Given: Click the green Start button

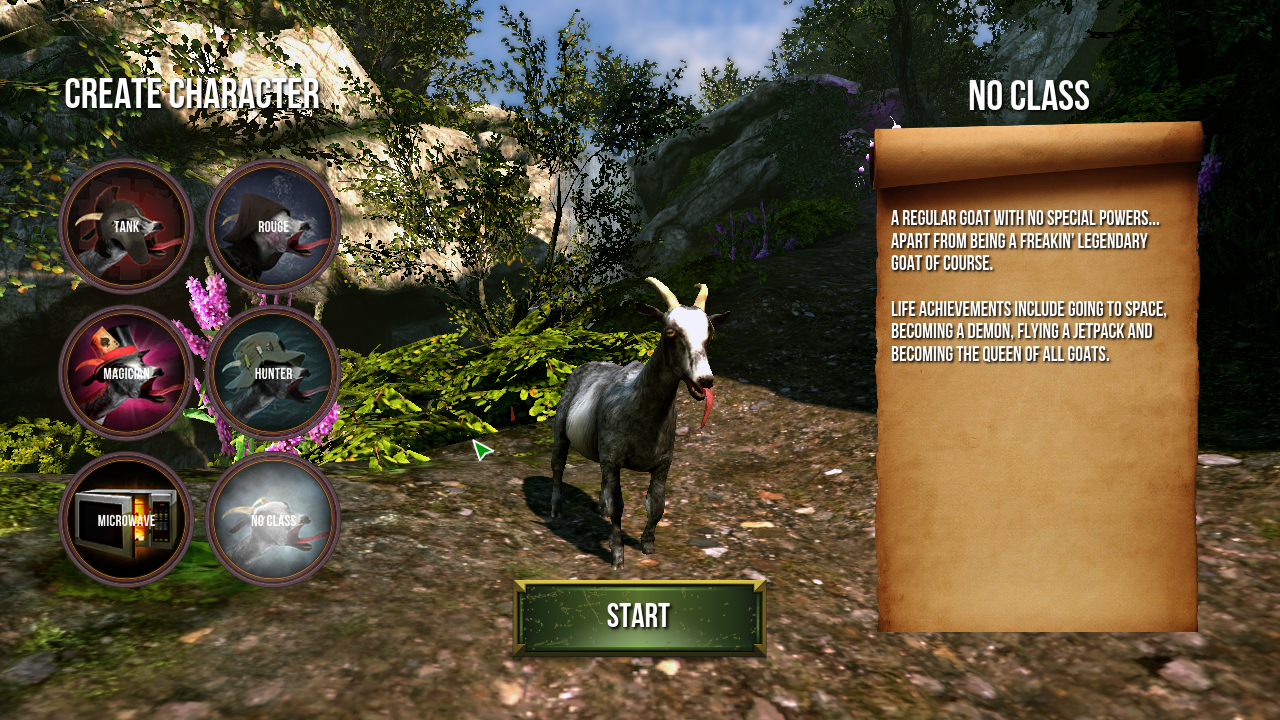Looking at the screenshot, I should 639,617.
